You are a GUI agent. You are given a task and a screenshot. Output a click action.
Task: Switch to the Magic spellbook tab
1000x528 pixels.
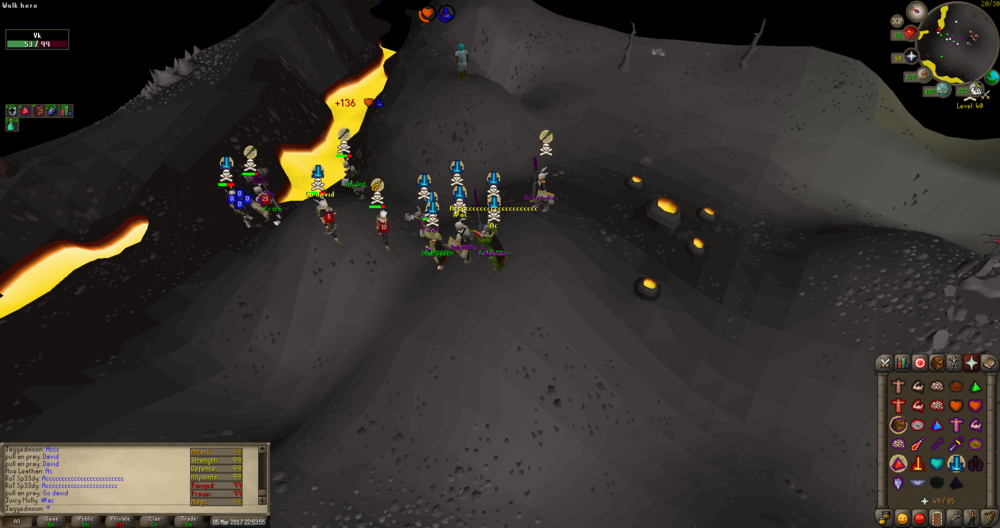click(x=990, y=363)
